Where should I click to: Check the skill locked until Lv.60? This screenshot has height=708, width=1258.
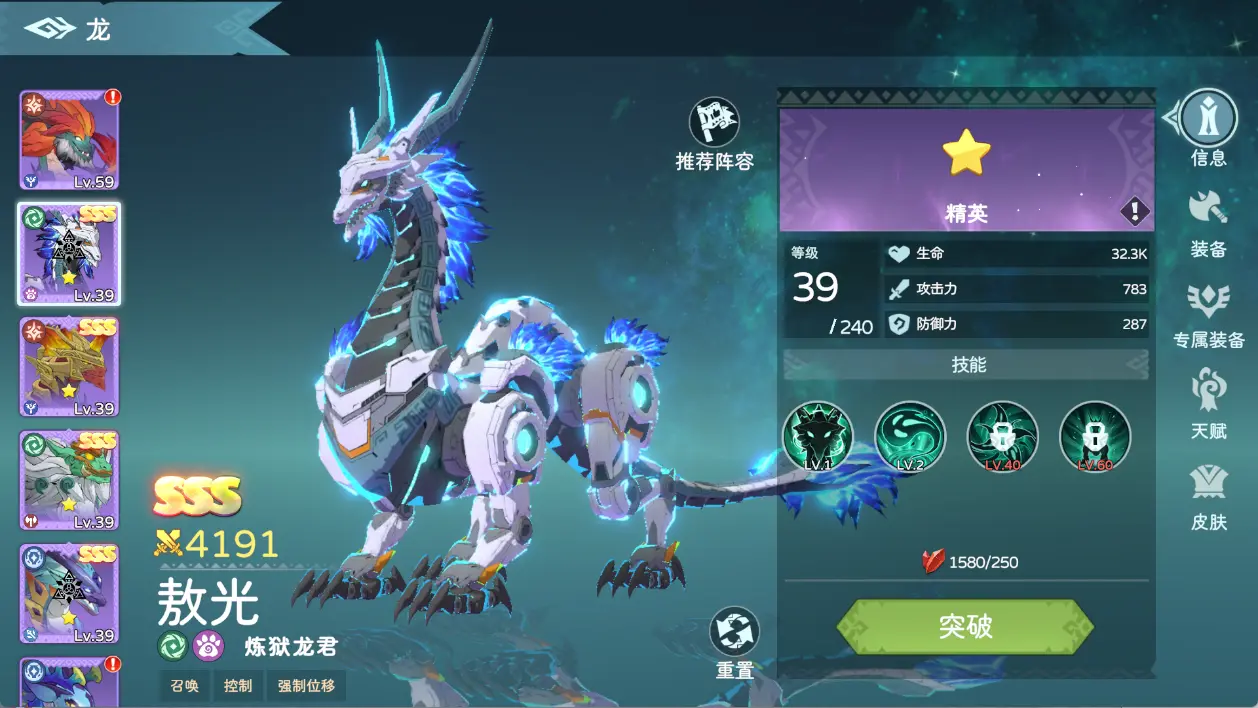tap(1095, 436)
